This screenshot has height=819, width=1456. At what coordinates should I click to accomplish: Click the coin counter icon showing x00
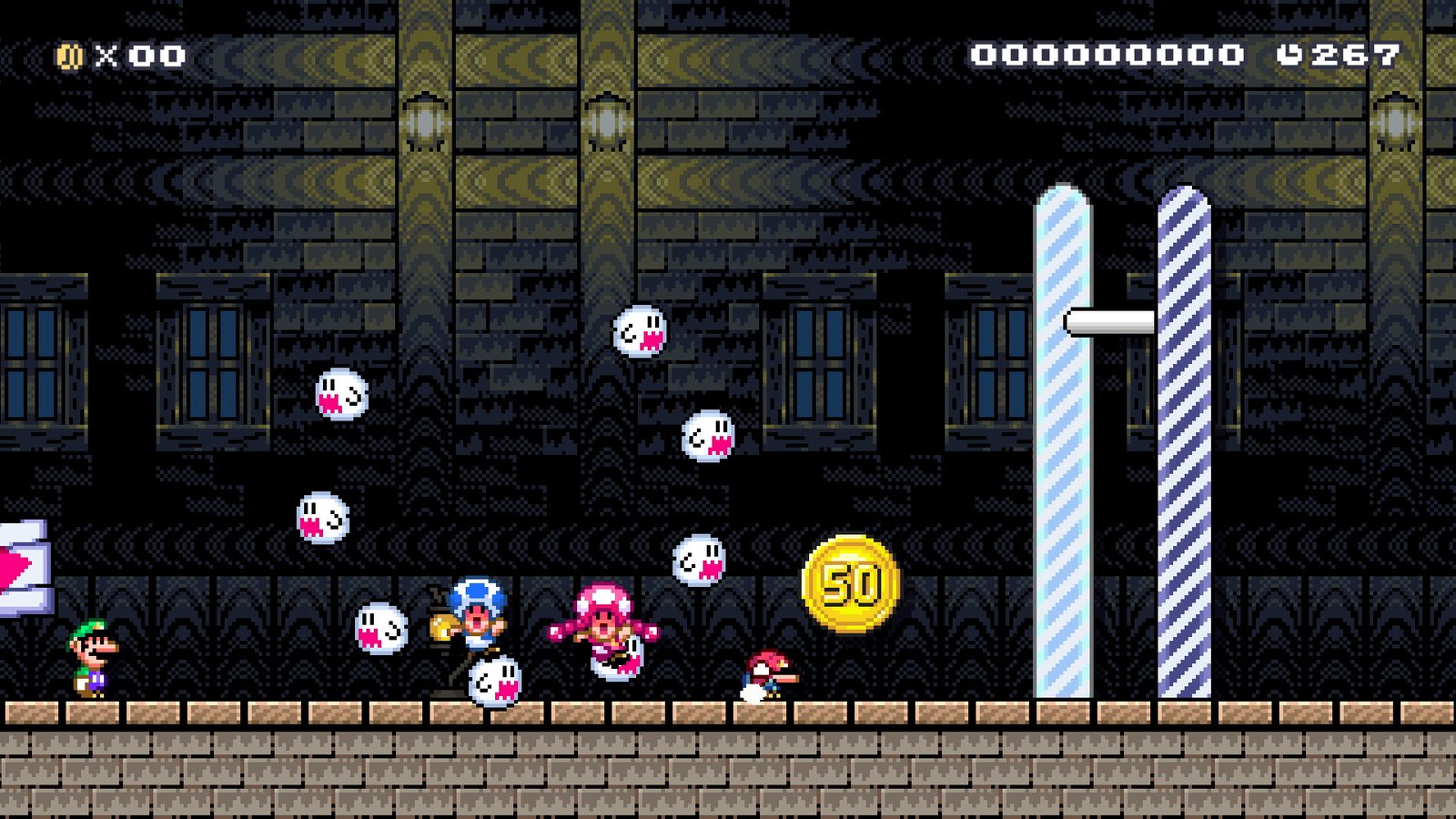point(65,55)
